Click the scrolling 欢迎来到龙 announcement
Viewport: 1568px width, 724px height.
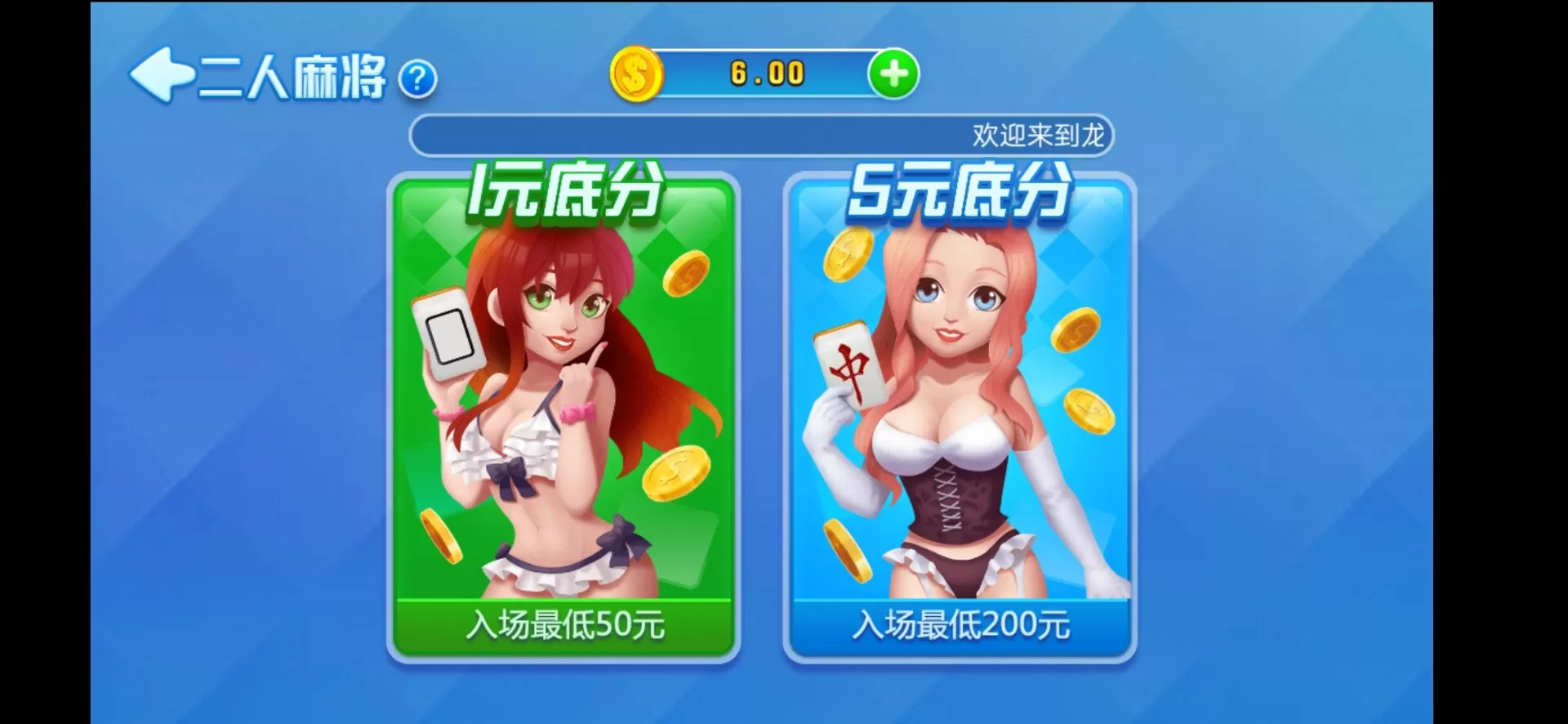click(1044, 135)
